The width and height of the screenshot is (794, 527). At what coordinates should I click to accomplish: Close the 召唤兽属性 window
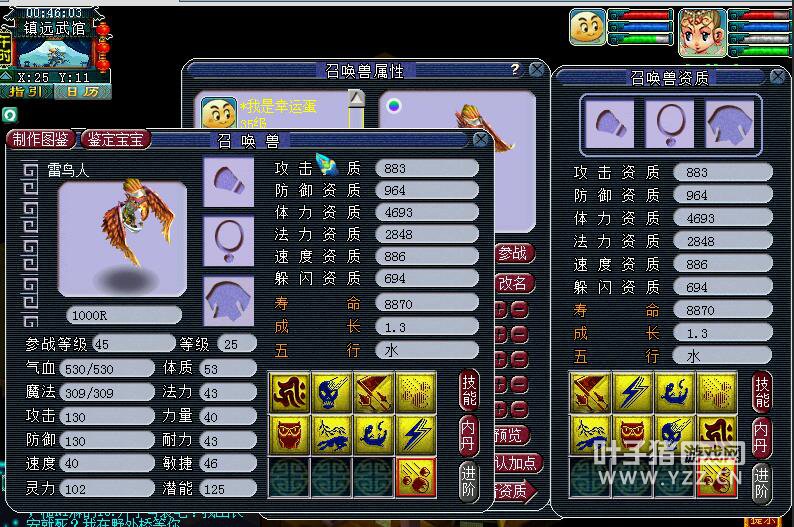pyautogui.click(x=537, y=69)
